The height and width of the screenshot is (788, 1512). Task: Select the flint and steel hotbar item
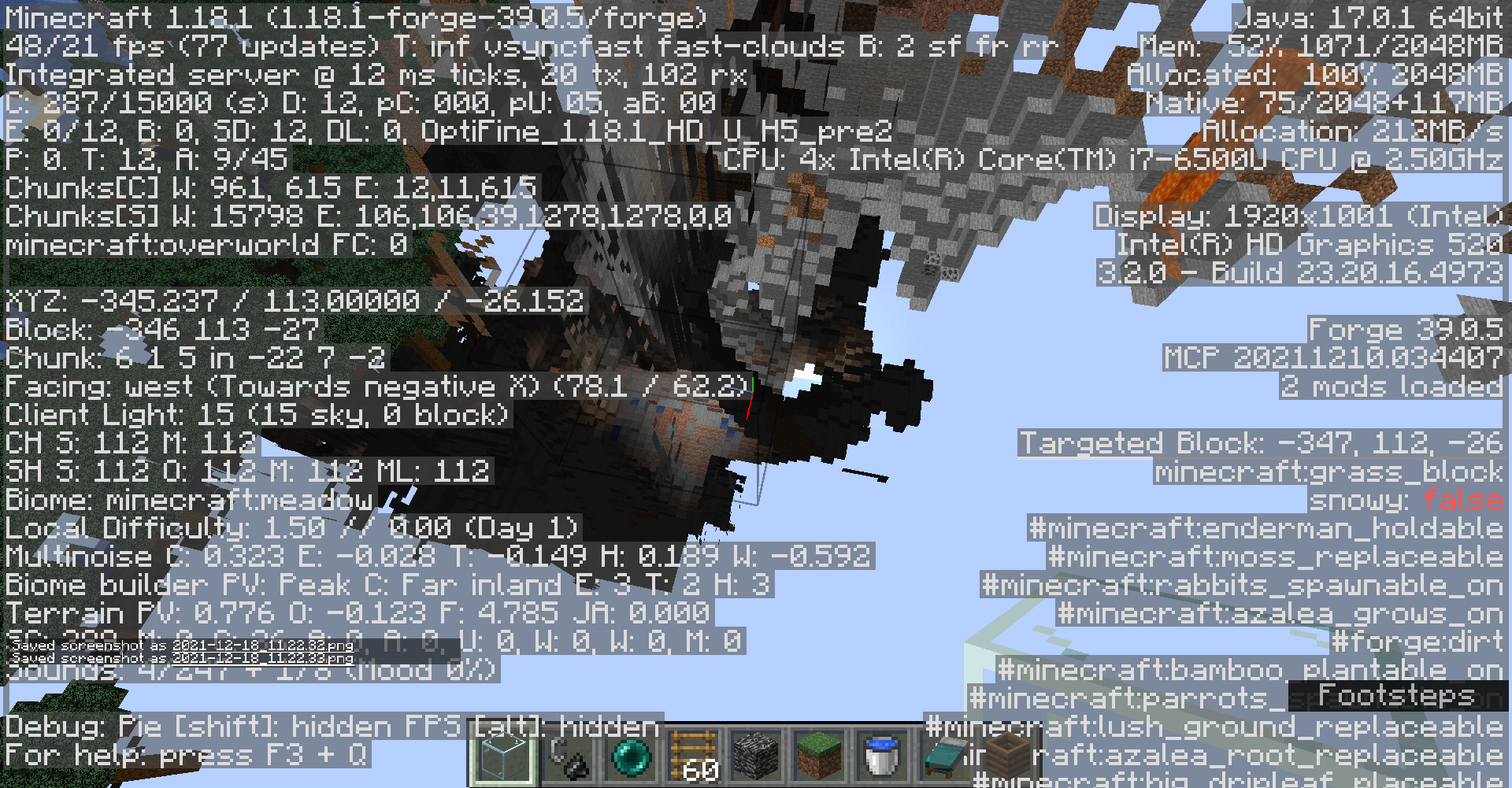click(571, 756)
